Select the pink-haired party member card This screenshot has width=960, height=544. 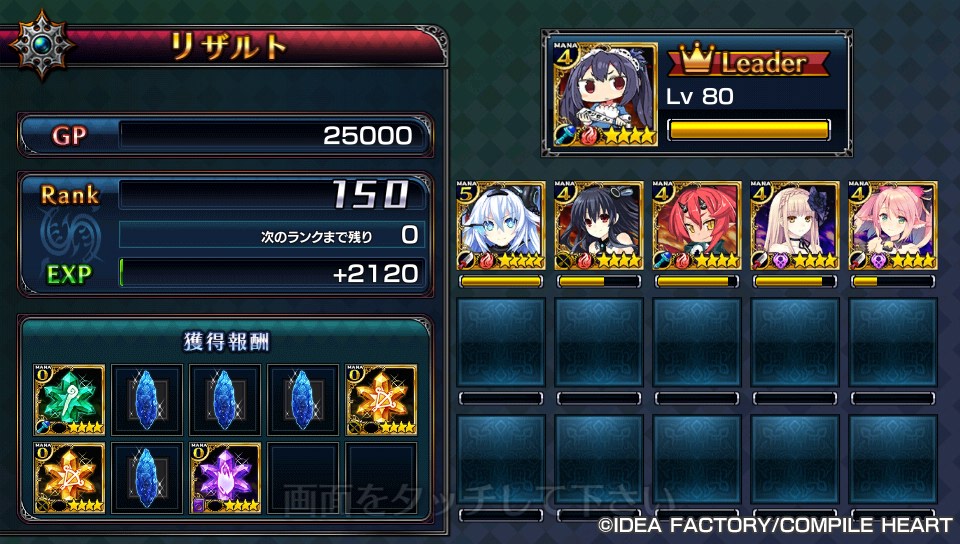coord(893,226)
